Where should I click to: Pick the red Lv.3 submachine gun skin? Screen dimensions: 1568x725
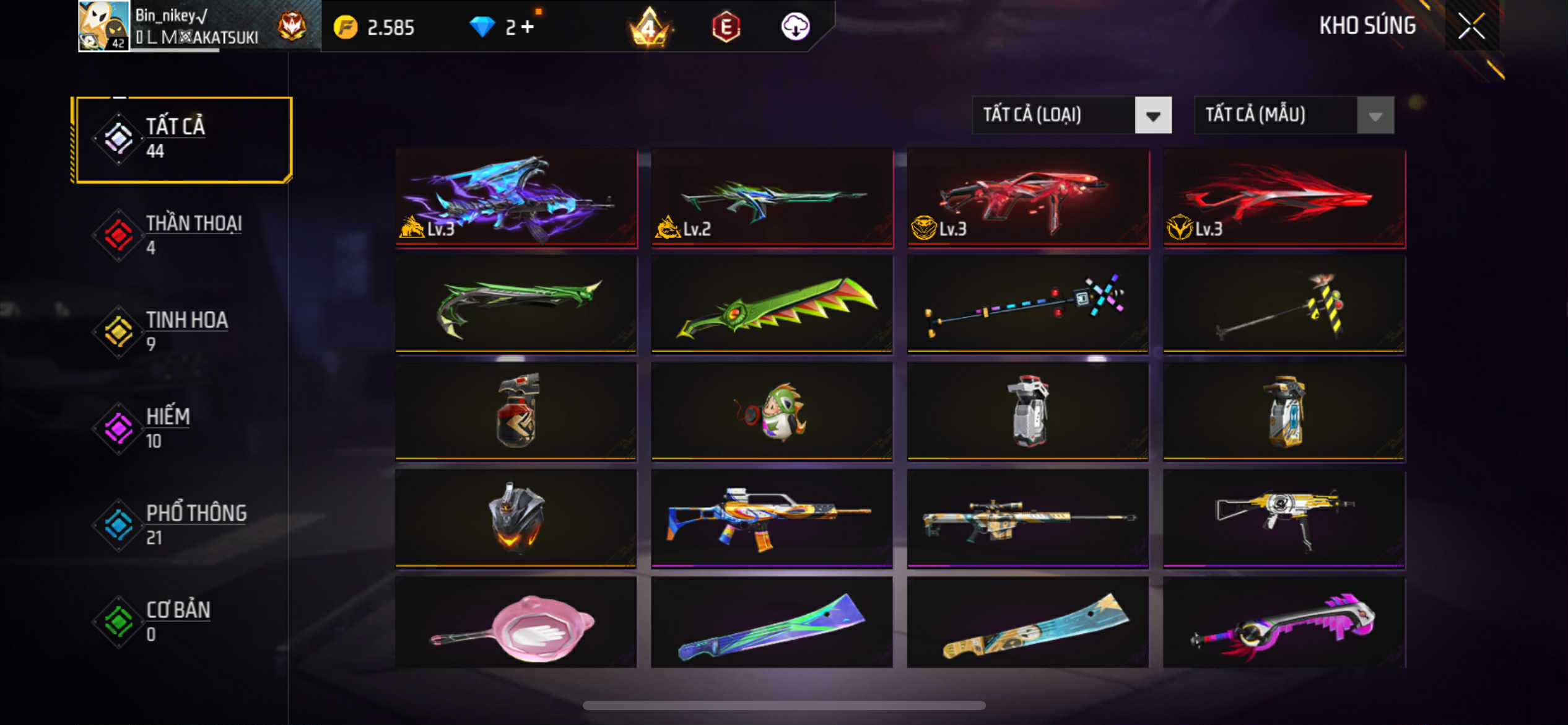click(1027, 198)
